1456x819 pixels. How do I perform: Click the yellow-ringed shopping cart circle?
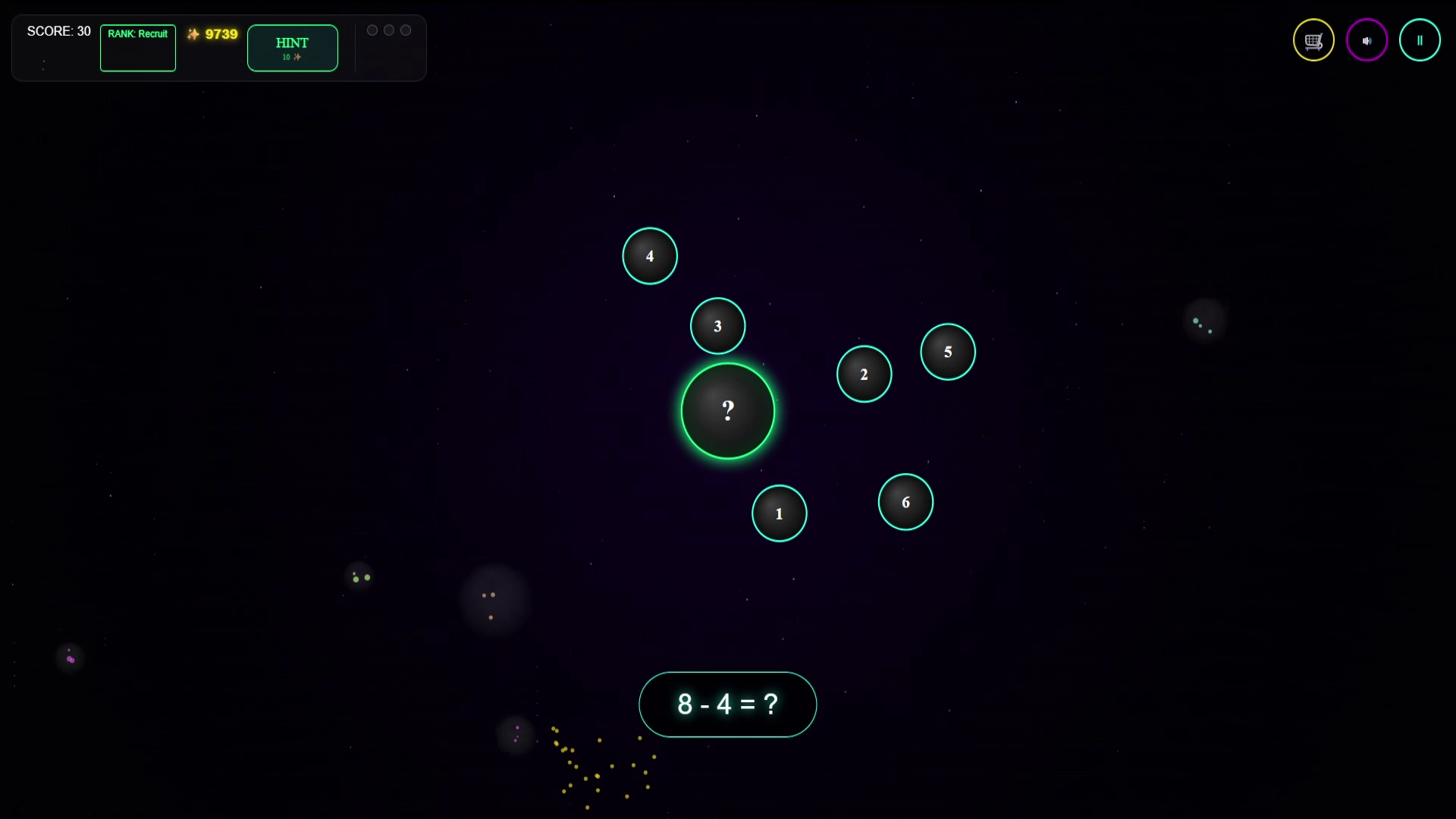point(1313,39)
